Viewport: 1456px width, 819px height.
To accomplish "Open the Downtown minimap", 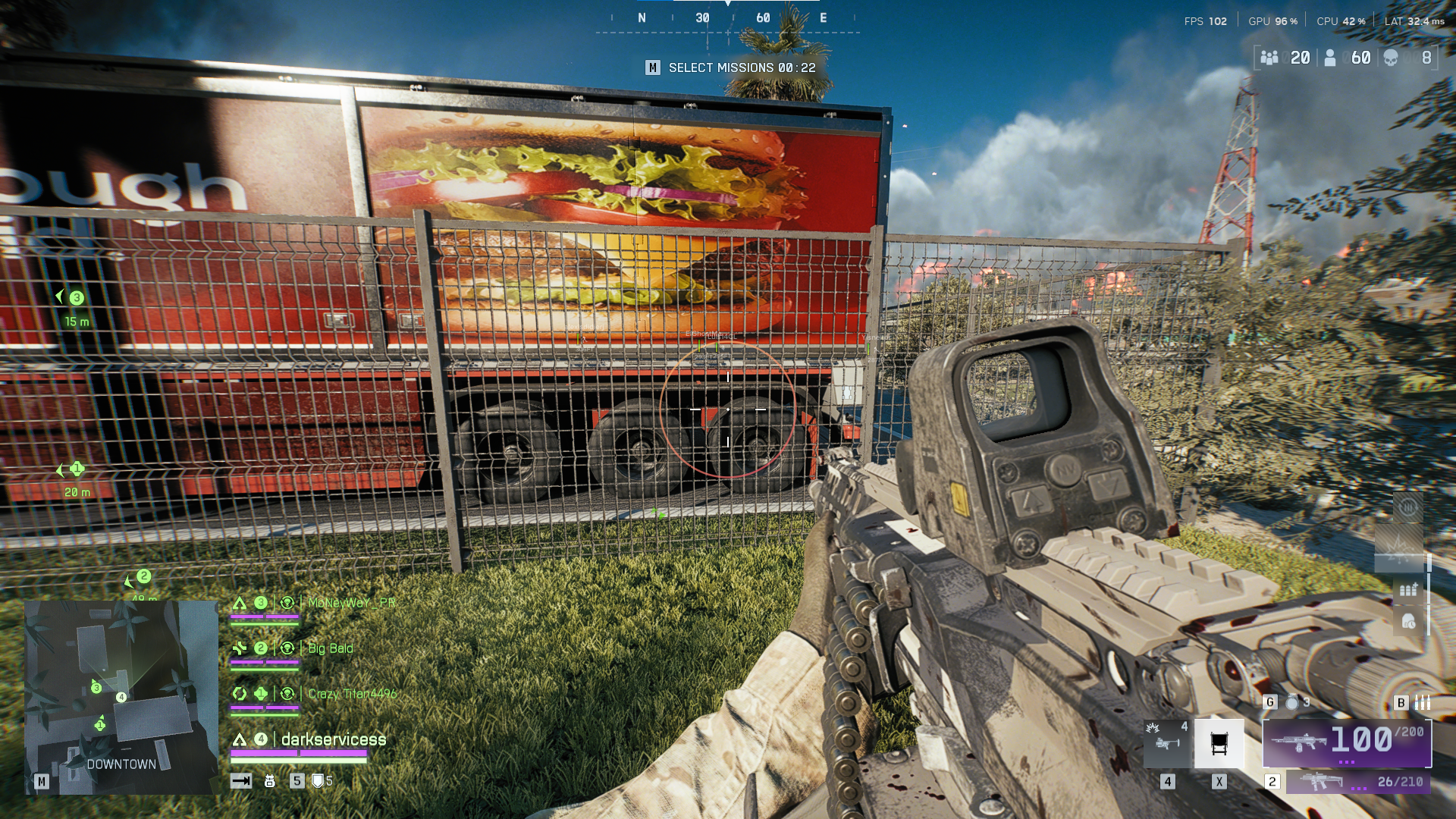I will pos(121,696).
